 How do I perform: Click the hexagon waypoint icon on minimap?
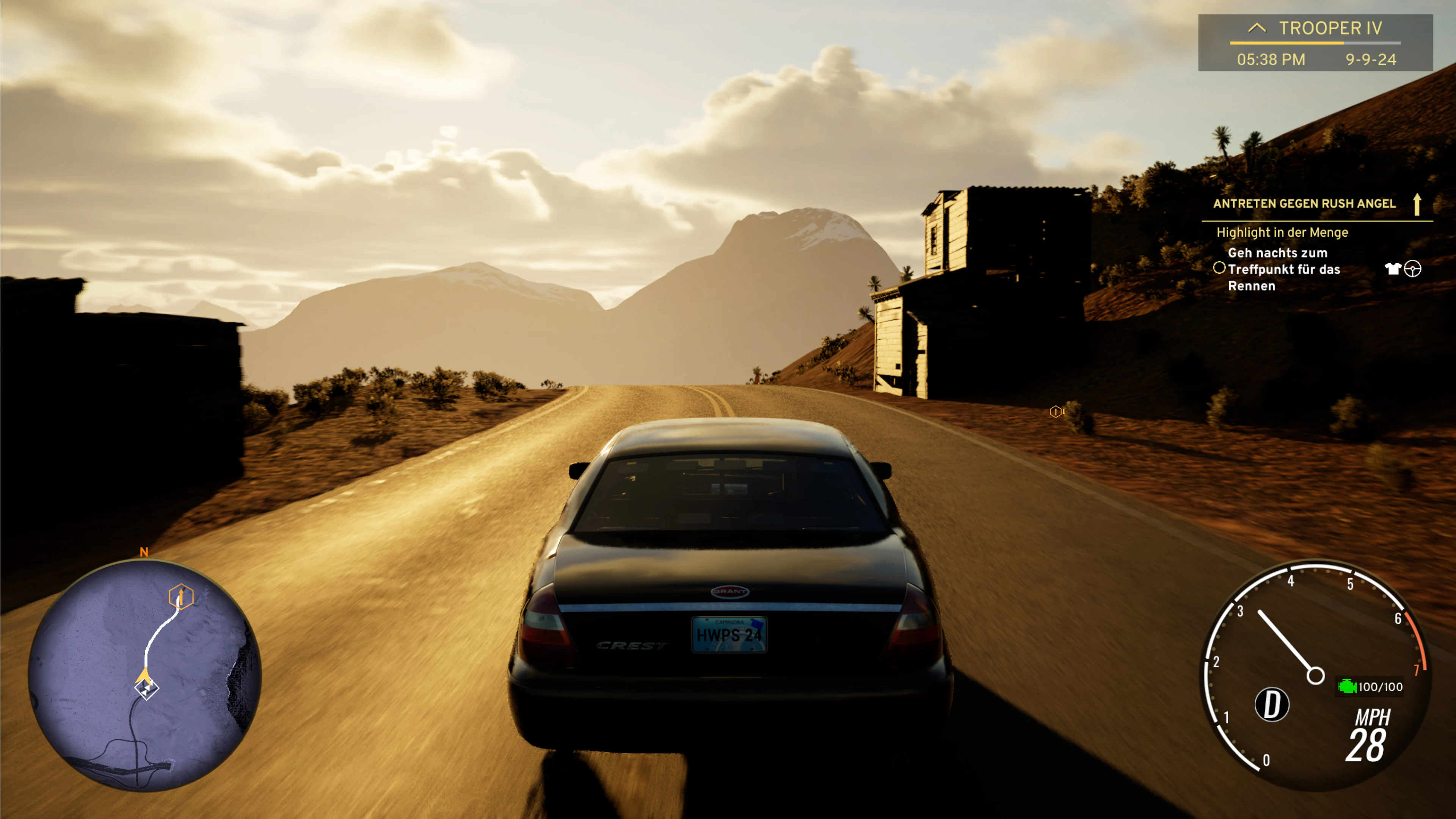point(181,596)
